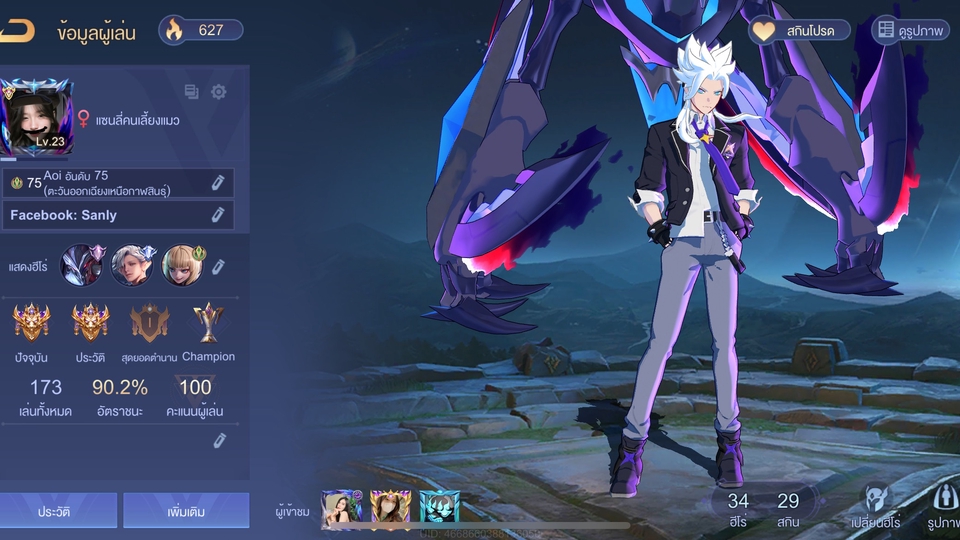
Task: View the 29 สกิน skin collection
Action: 788,508
